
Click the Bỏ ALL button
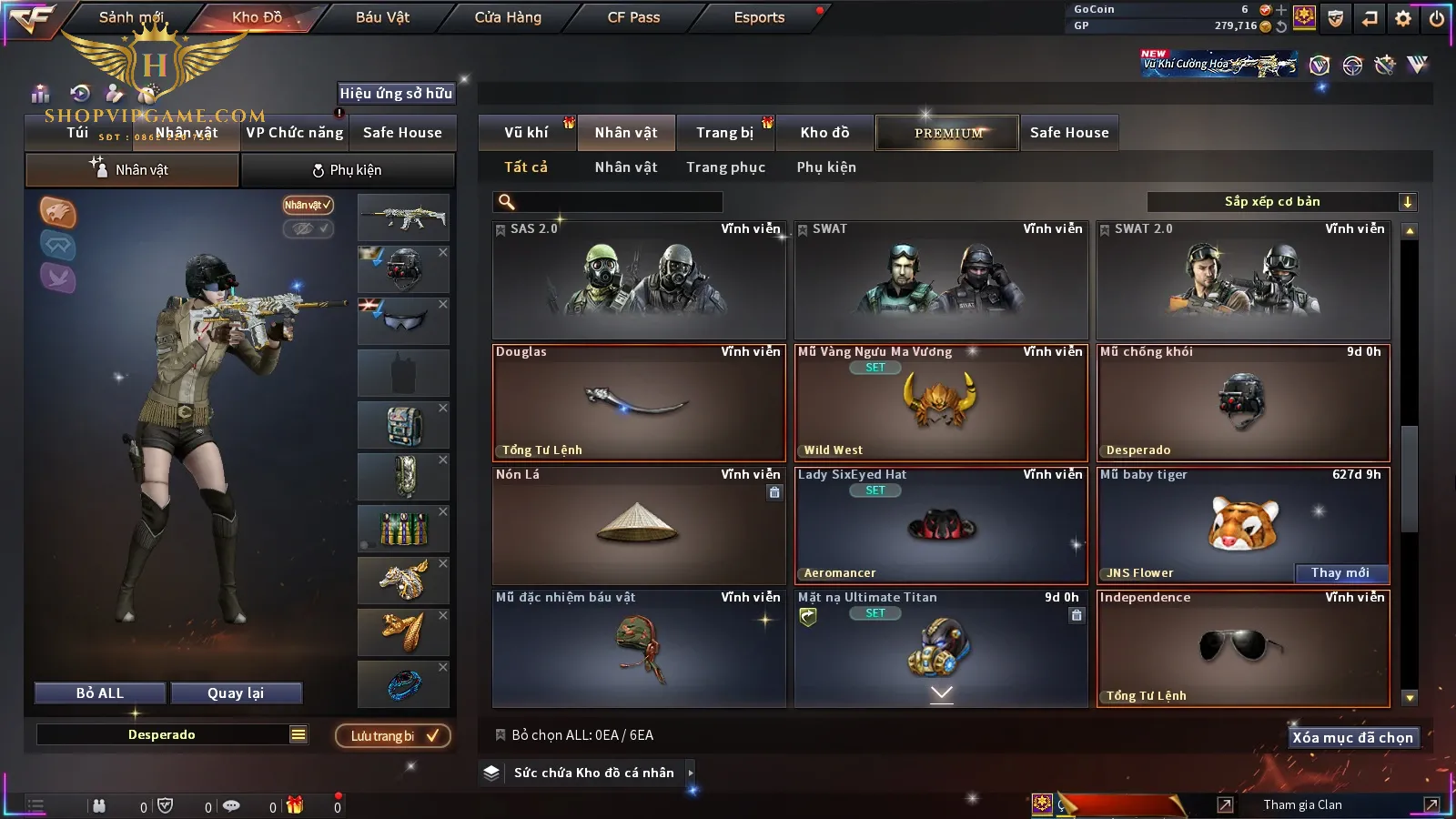[x=100, y=693]
